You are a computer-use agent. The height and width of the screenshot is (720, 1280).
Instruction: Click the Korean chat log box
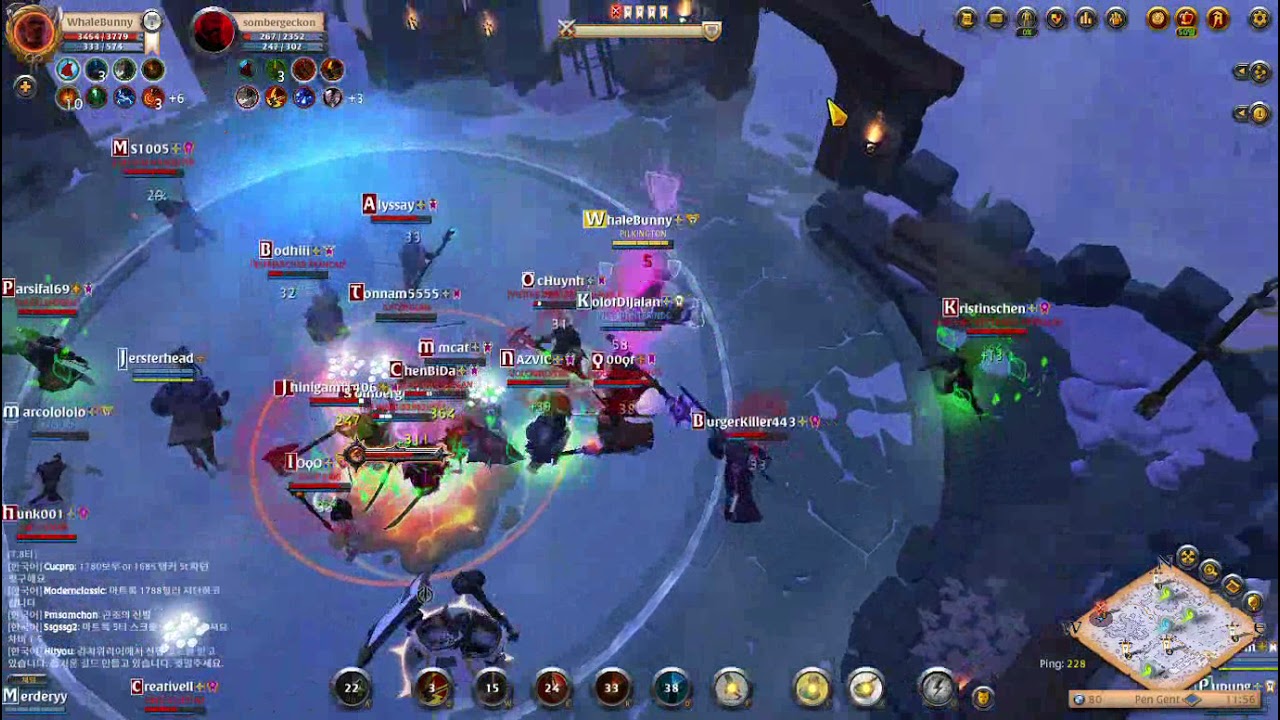(115, 610)
